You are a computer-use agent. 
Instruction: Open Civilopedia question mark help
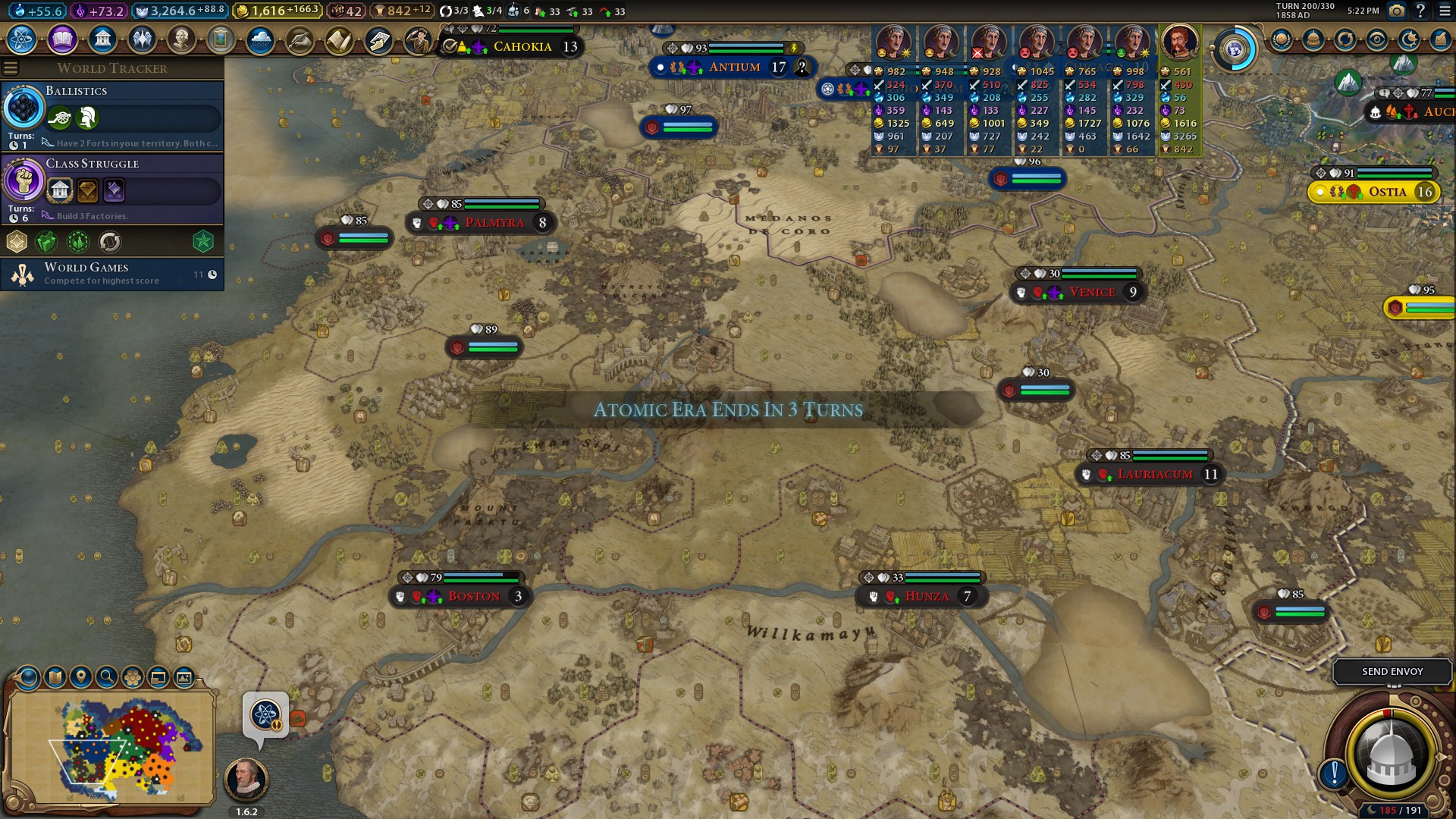(1420, 11)
